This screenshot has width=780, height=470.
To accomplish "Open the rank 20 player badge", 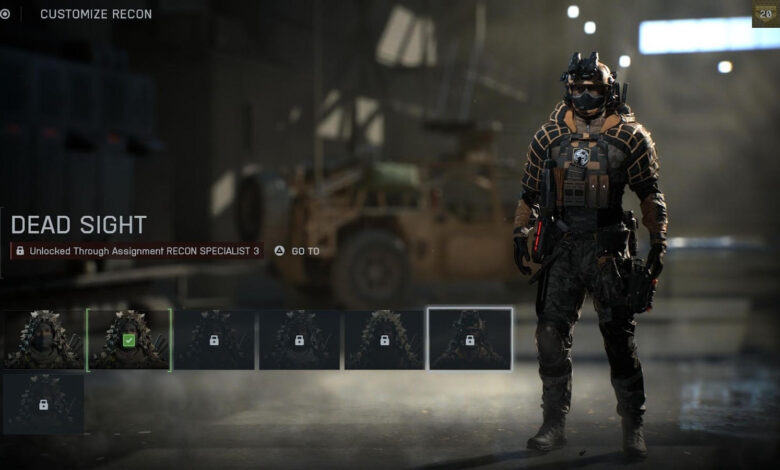I will [x=765, y=14].
